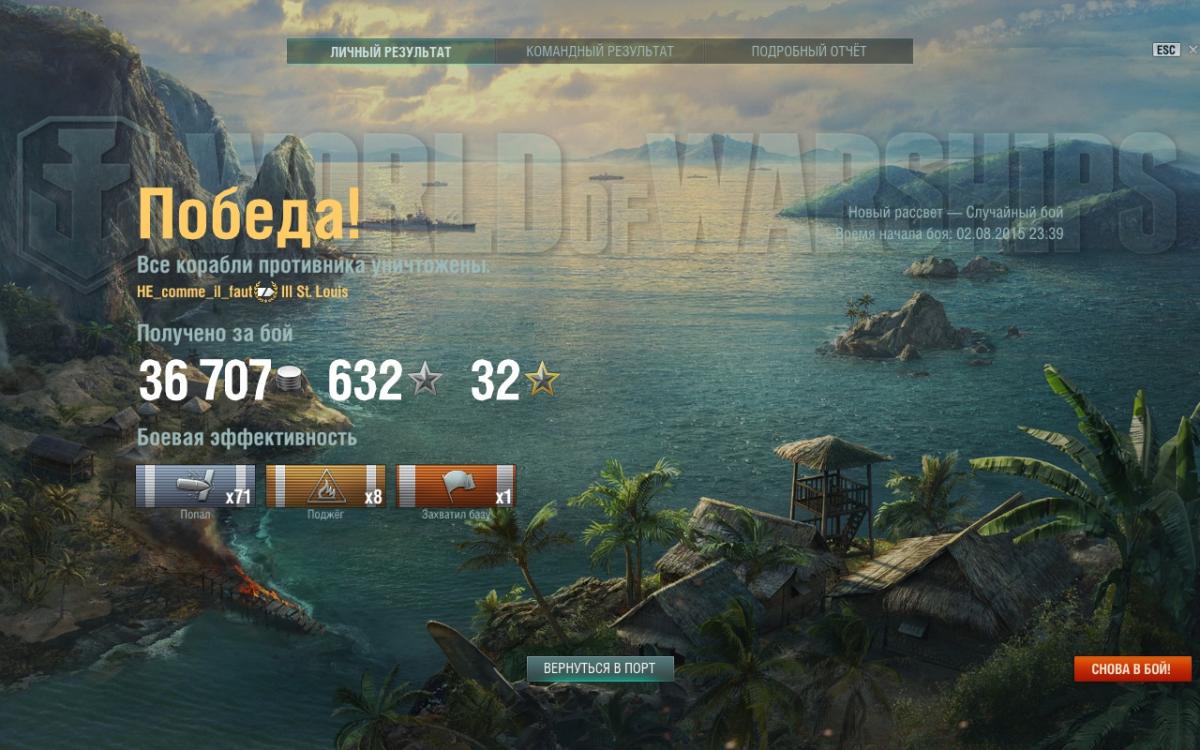Open the Командный результат tab
Screen dimensions: 1200x750
[600, 51]
